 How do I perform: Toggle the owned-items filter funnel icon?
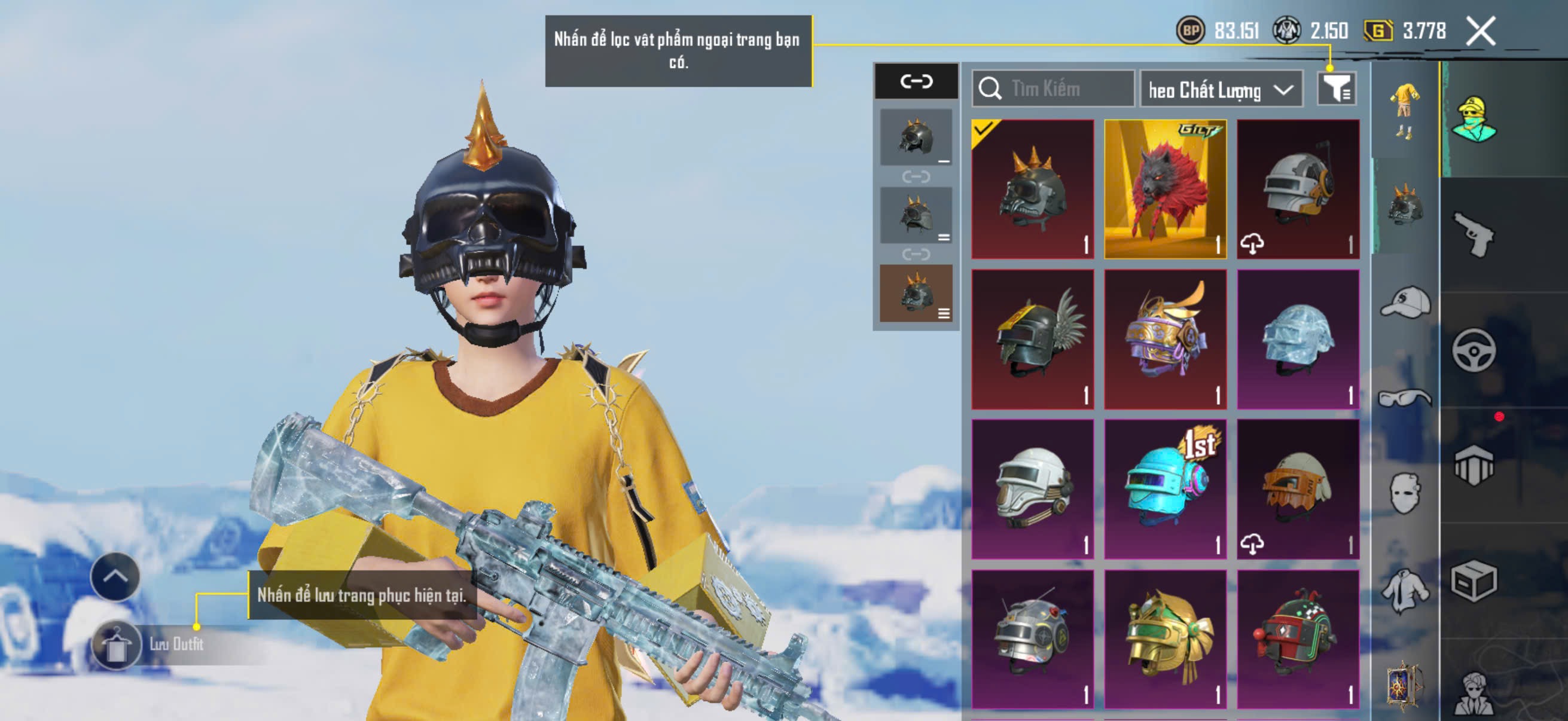(x=1336, y=90)
